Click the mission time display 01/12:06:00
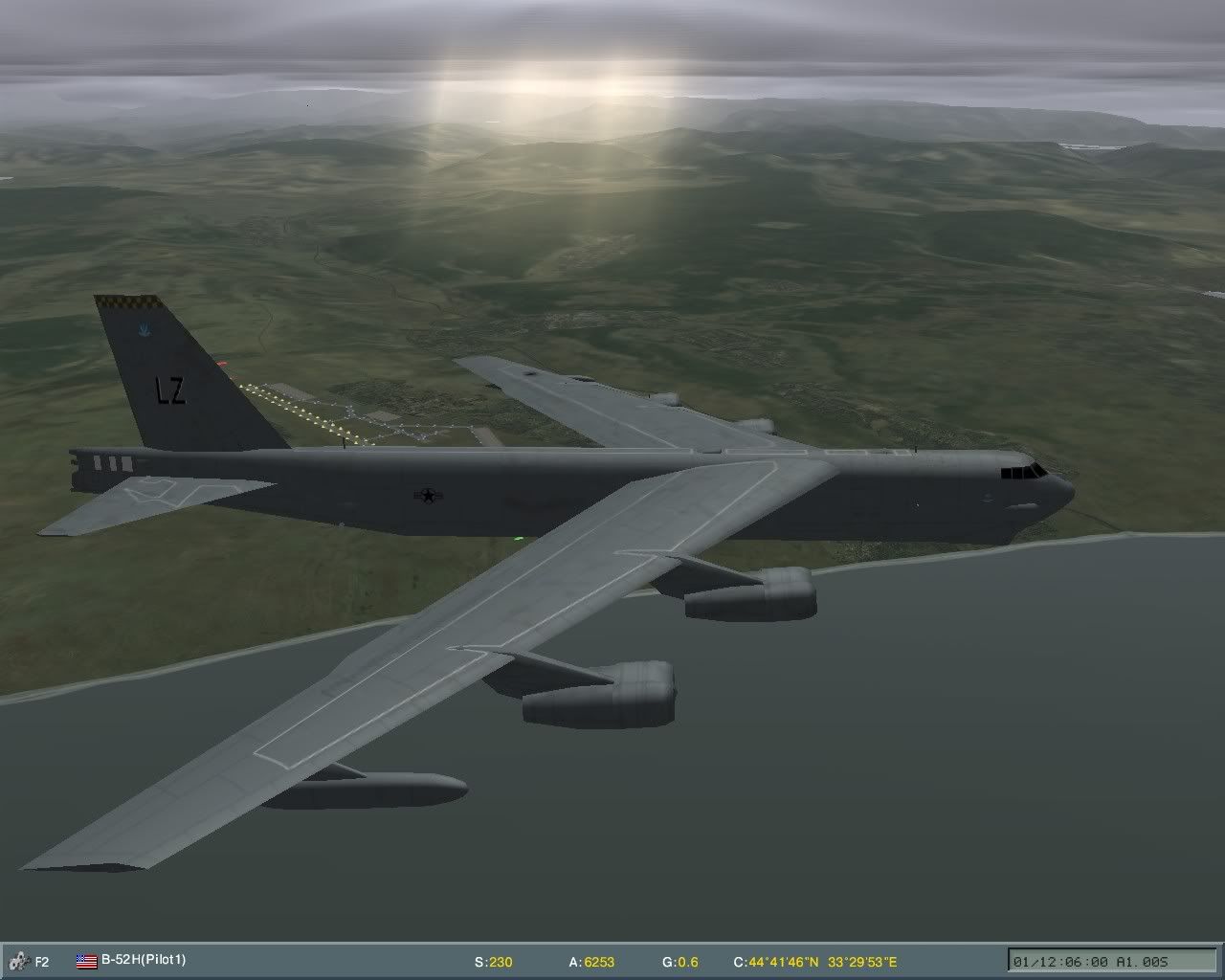Image resolution: width=1225 pixels, height=980 pixels. (1062, 960)
